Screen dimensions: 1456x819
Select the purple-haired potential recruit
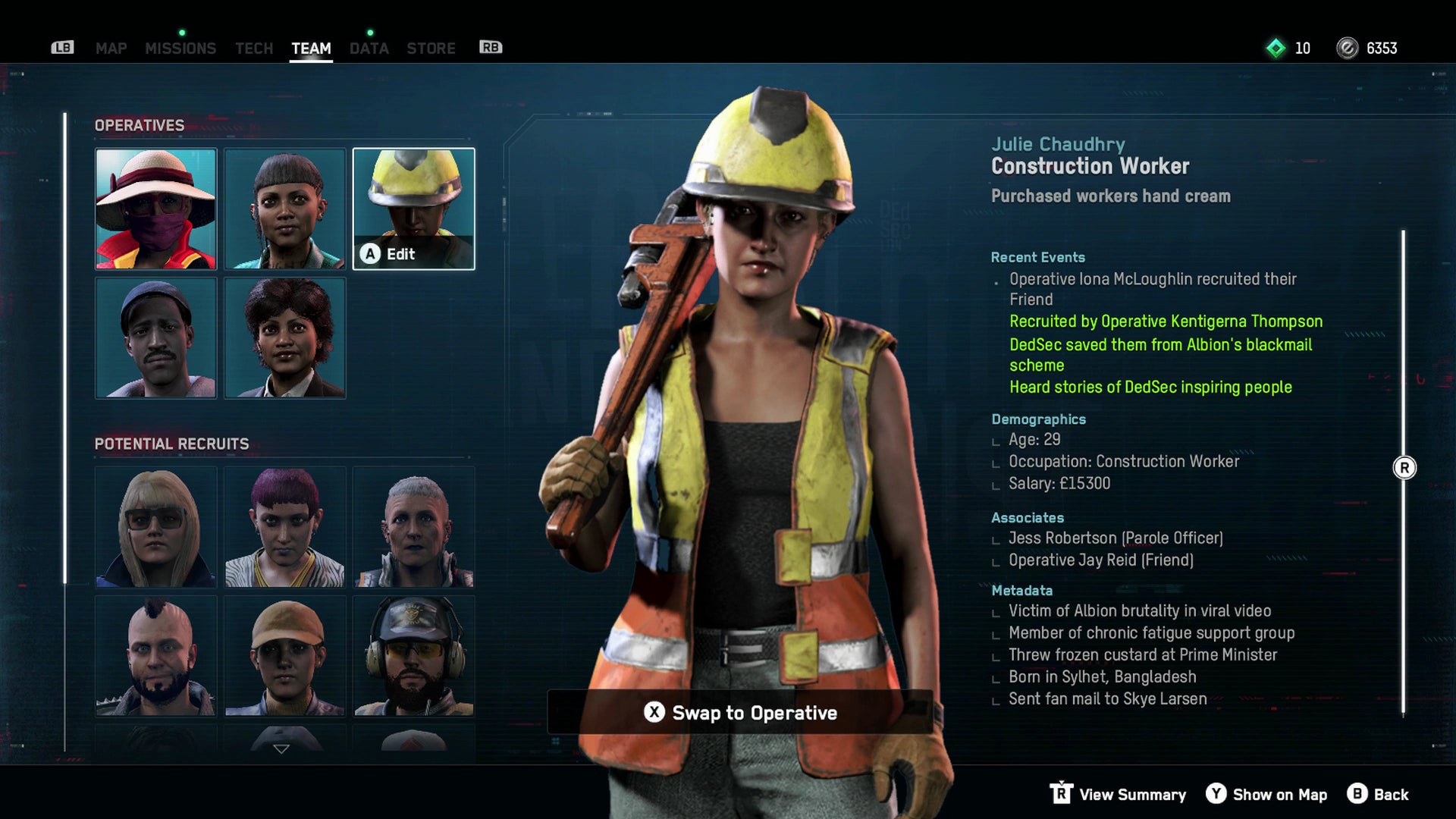(x=284, y=528)
